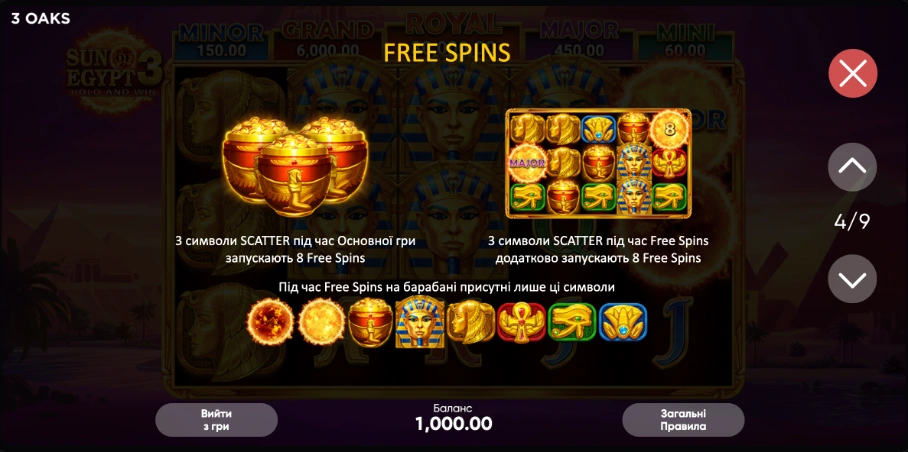
Task: Advance to the next rules page
Action: click(x=852, y=279)
